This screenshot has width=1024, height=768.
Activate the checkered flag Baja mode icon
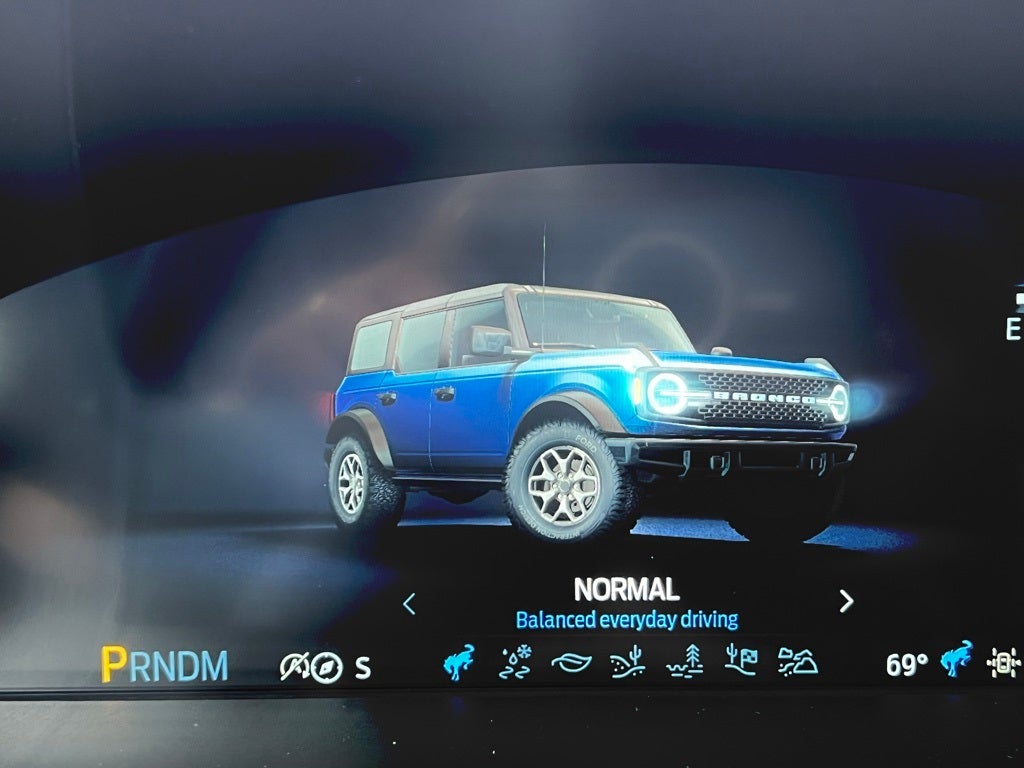[x=741, y=663]
